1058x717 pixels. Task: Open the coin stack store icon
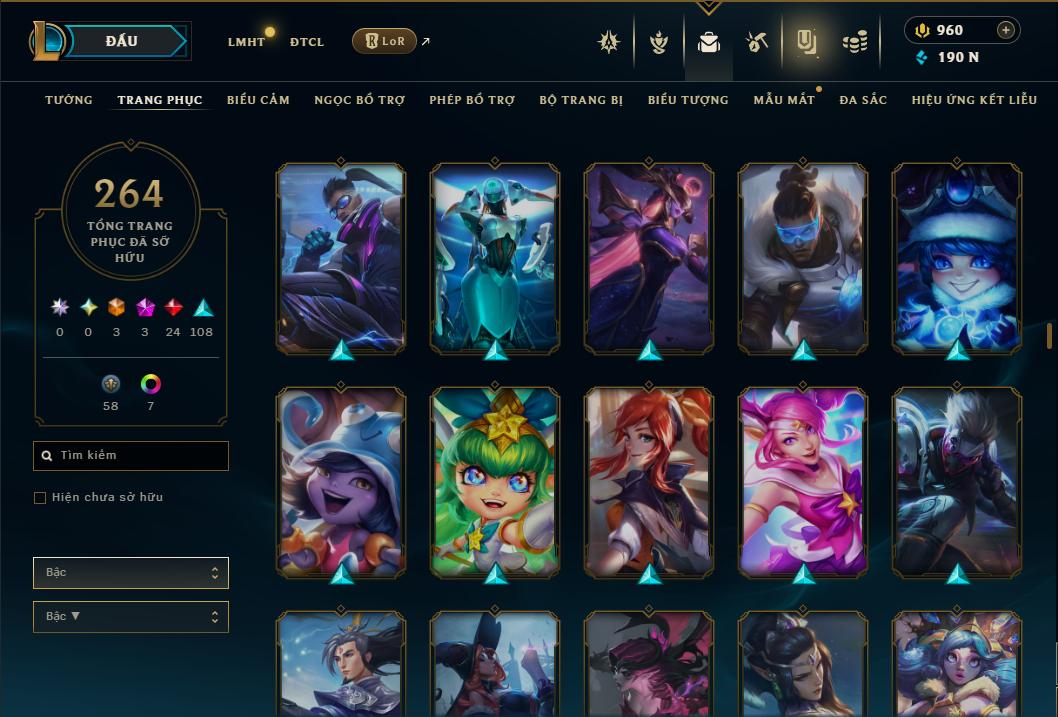854,42
